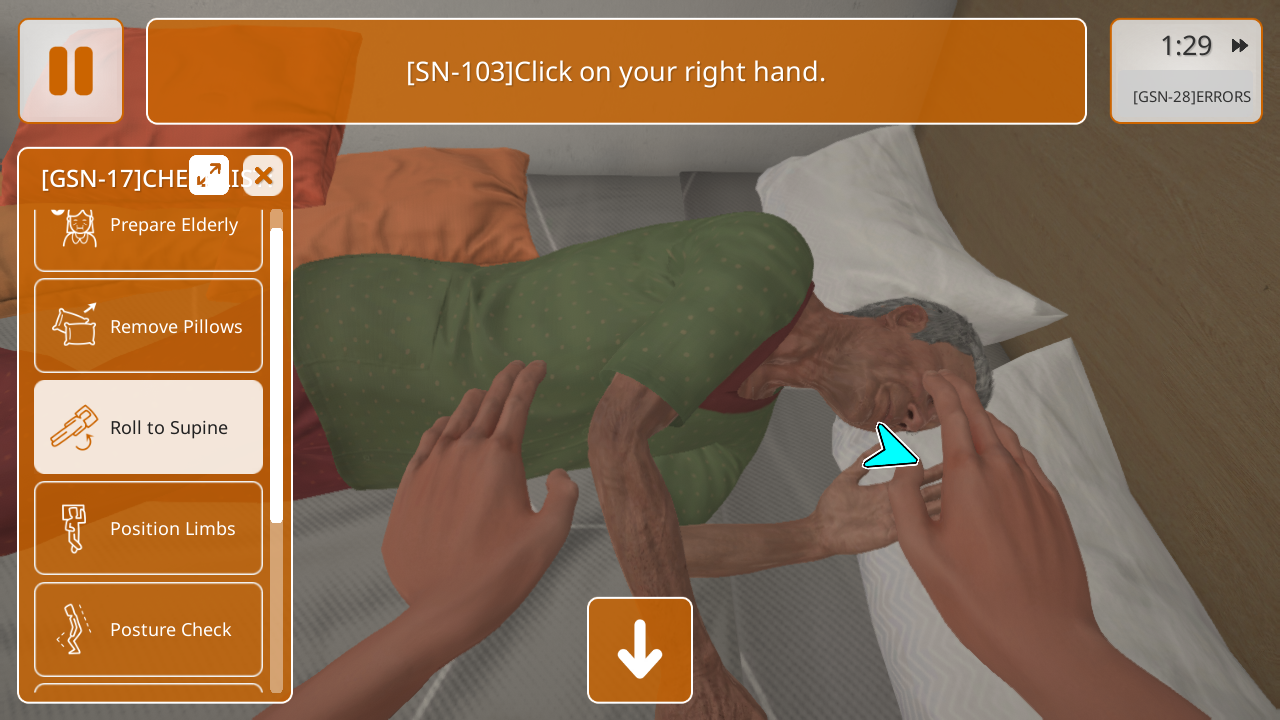Choose the Remove Pillows step

[x=148, y=326]
